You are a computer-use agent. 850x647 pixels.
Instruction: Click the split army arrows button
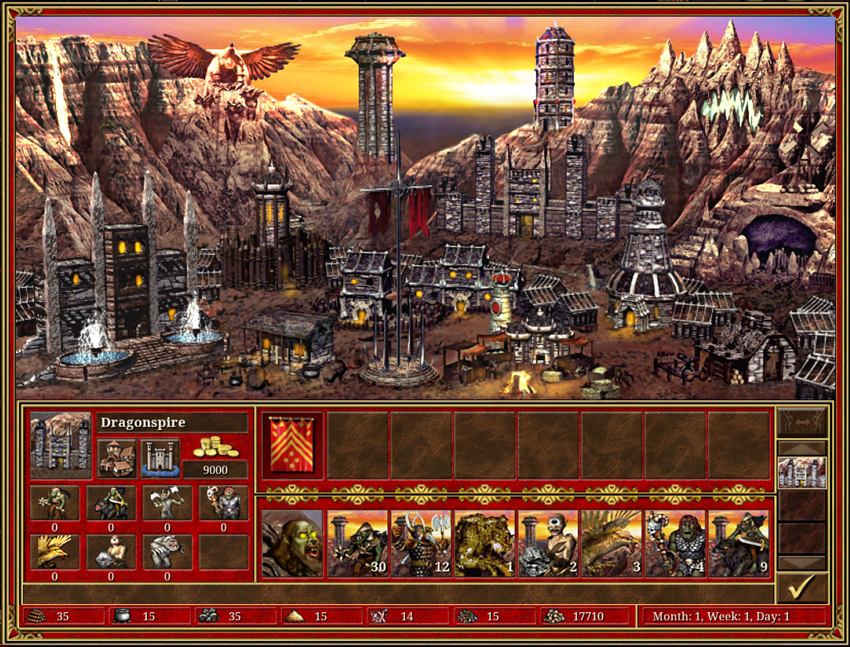click(x=802, y=422)
